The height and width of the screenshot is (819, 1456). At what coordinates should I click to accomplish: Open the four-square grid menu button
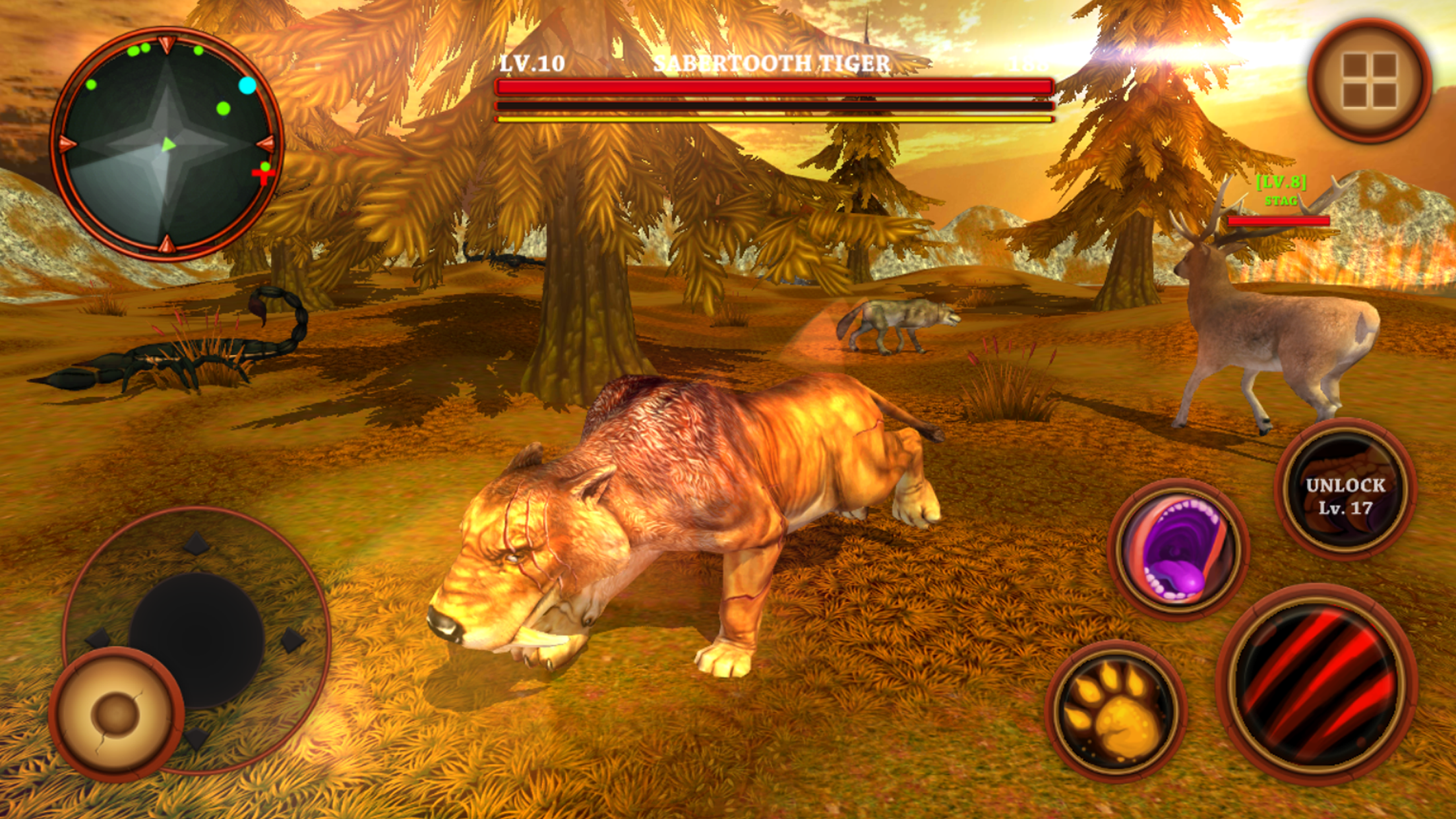[1369, 80]
